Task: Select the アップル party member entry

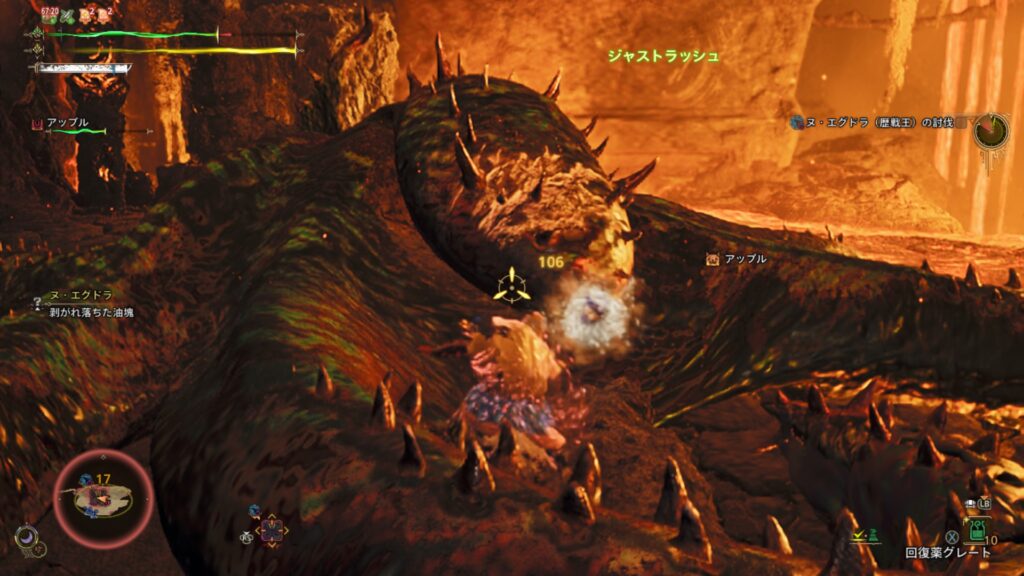Action: [68, 123]
